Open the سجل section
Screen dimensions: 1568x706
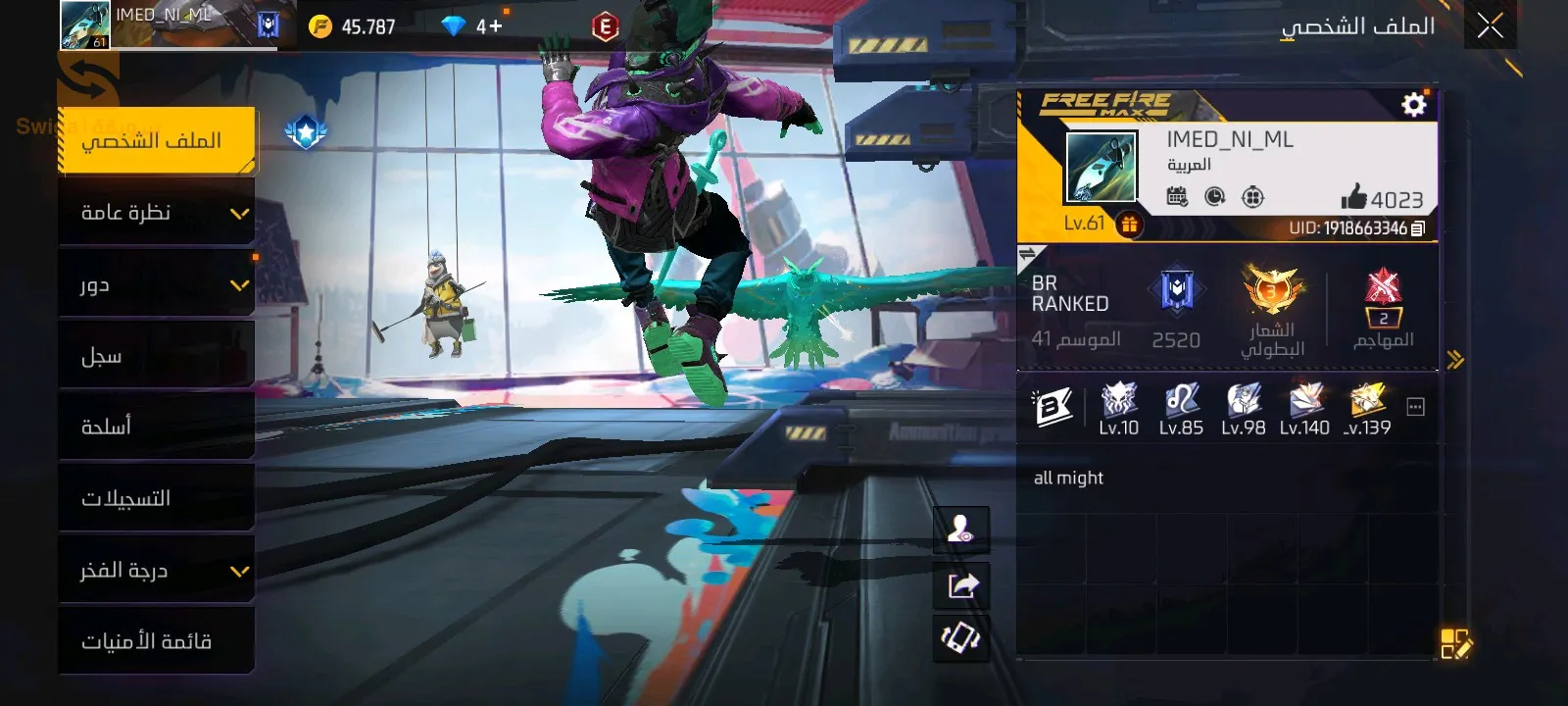tap(157, 356)
